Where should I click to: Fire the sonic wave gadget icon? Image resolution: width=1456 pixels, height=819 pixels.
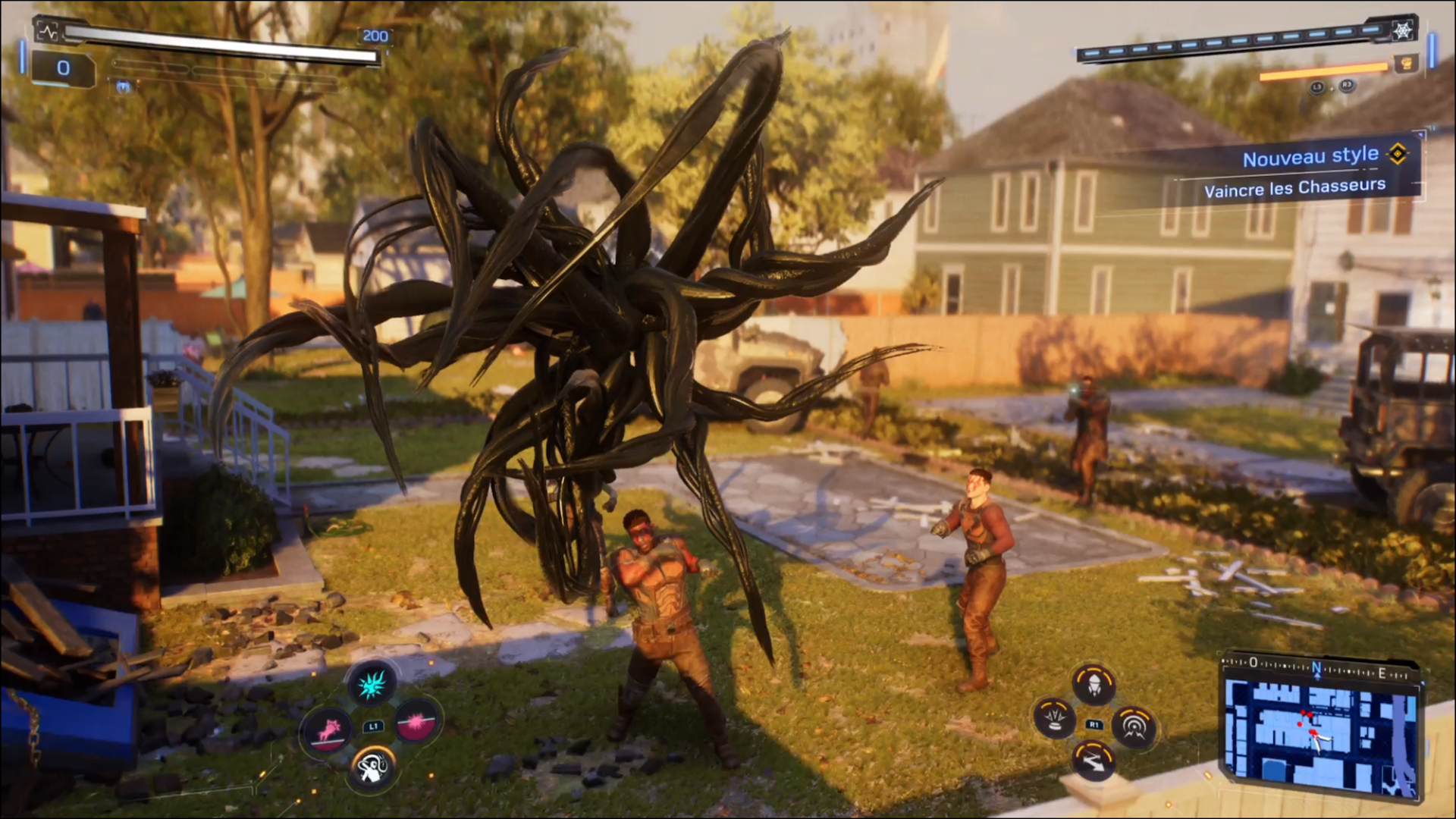1134,726
